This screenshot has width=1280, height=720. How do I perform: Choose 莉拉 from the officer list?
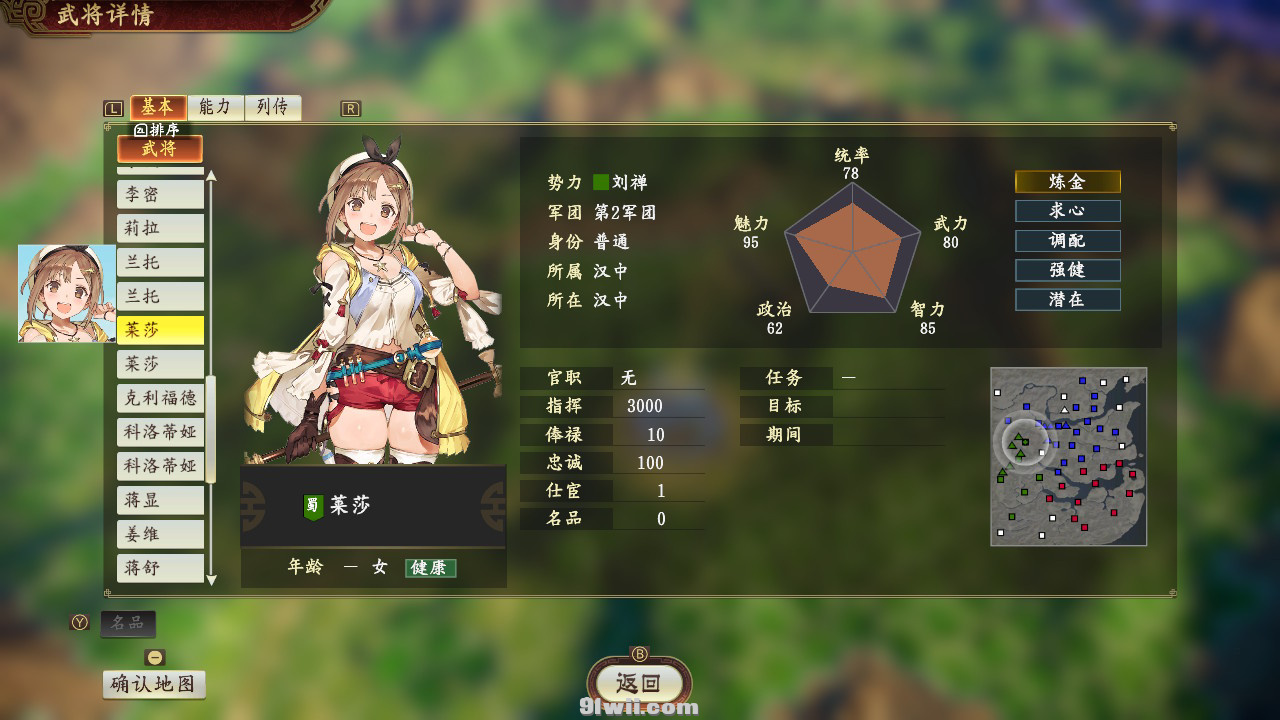click(x=160, y=228)
